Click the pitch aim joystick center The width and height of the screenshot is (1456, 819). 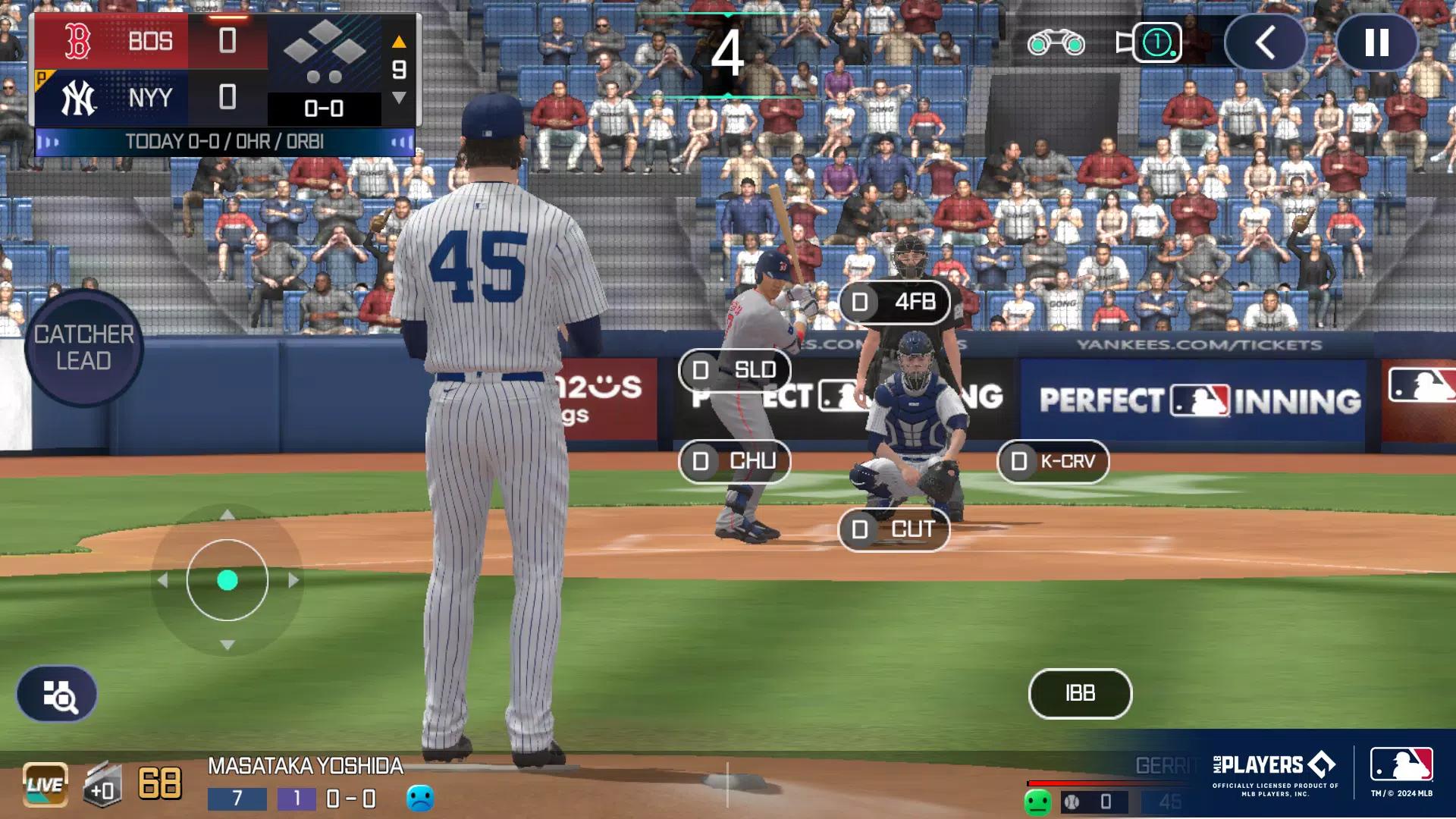[x=227, y=580]
